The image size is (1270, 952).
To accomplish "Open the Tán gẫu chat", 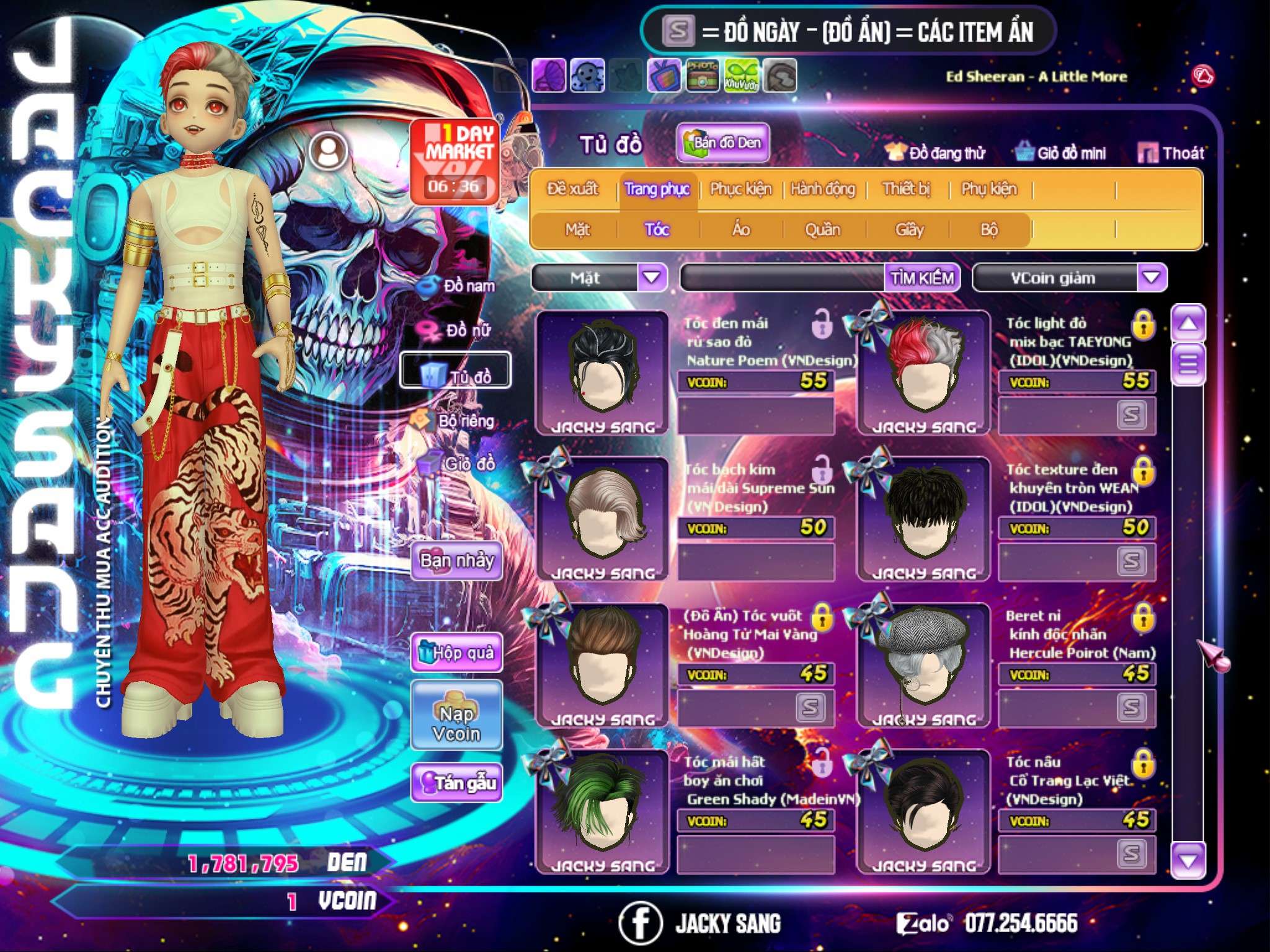I will (x=457, y=783).
